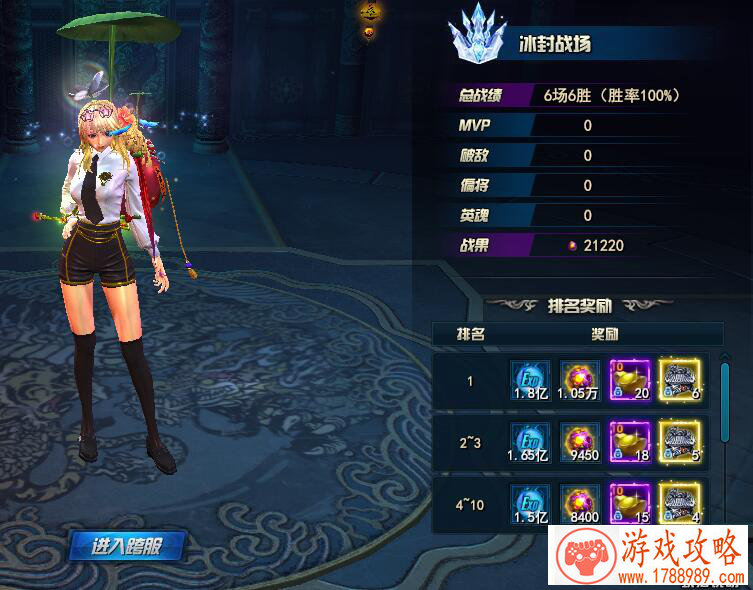Show the EXP reward labeled 1.5亿

(x=531, y=503)
